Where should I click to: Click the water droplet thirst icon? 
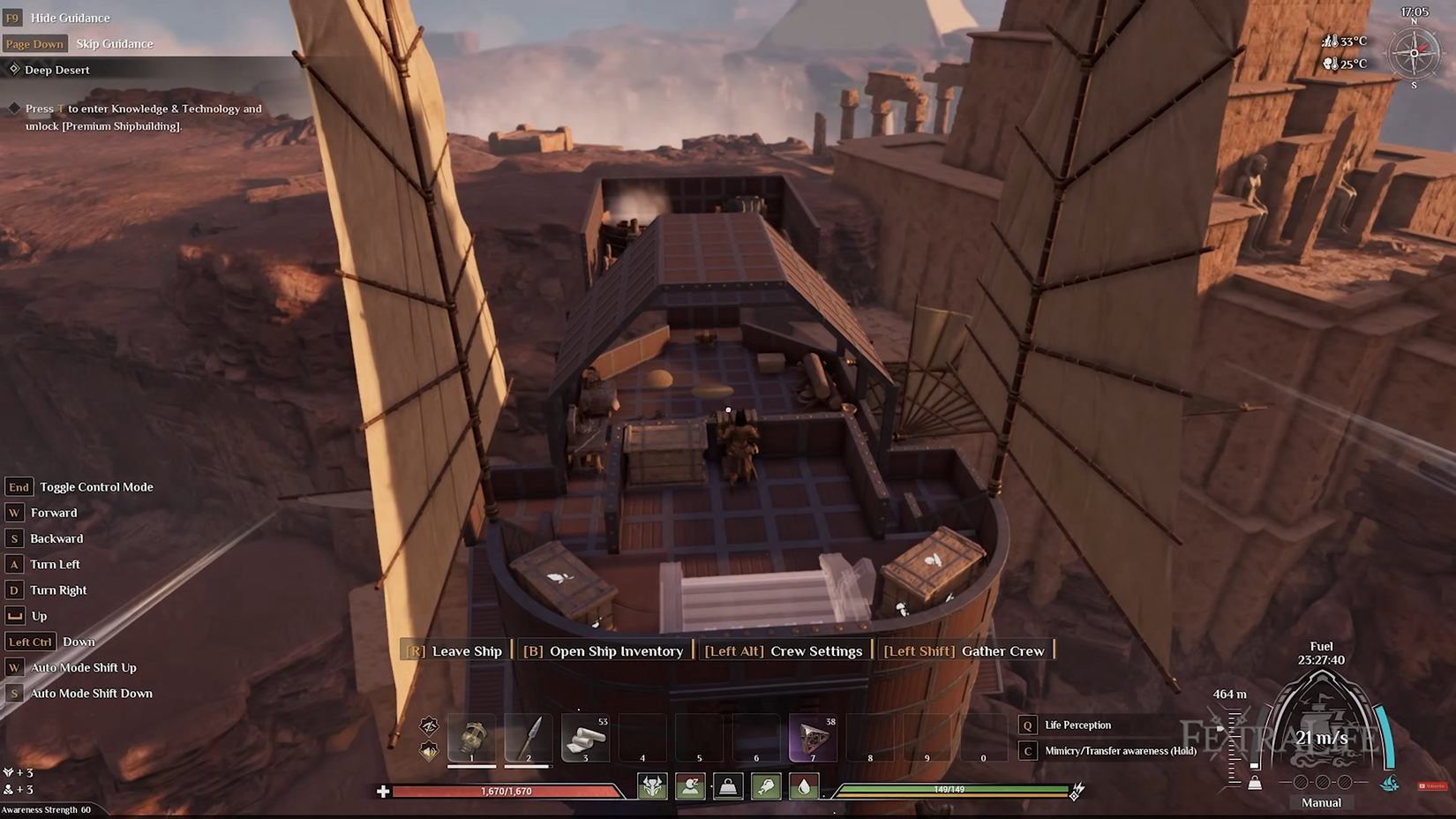804,785
